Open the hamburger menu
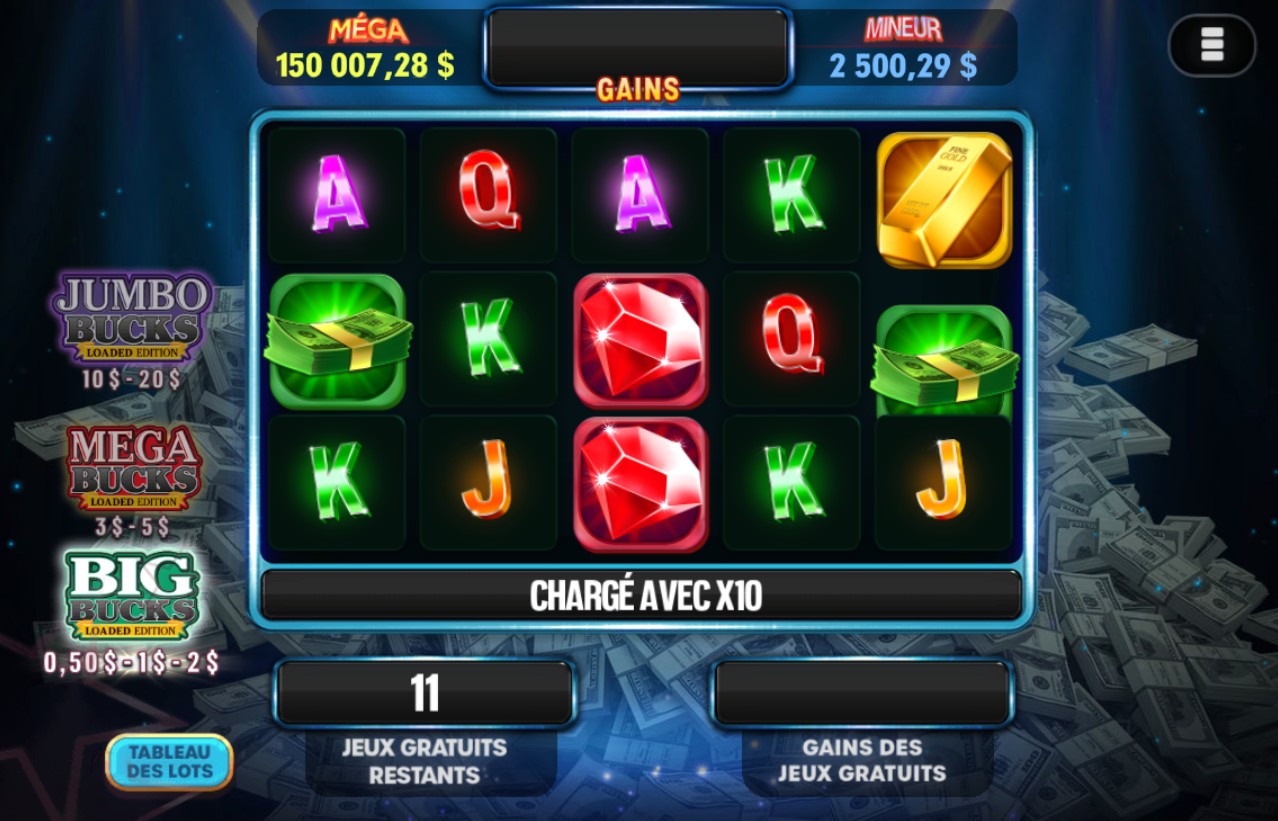 [1212, 45]
